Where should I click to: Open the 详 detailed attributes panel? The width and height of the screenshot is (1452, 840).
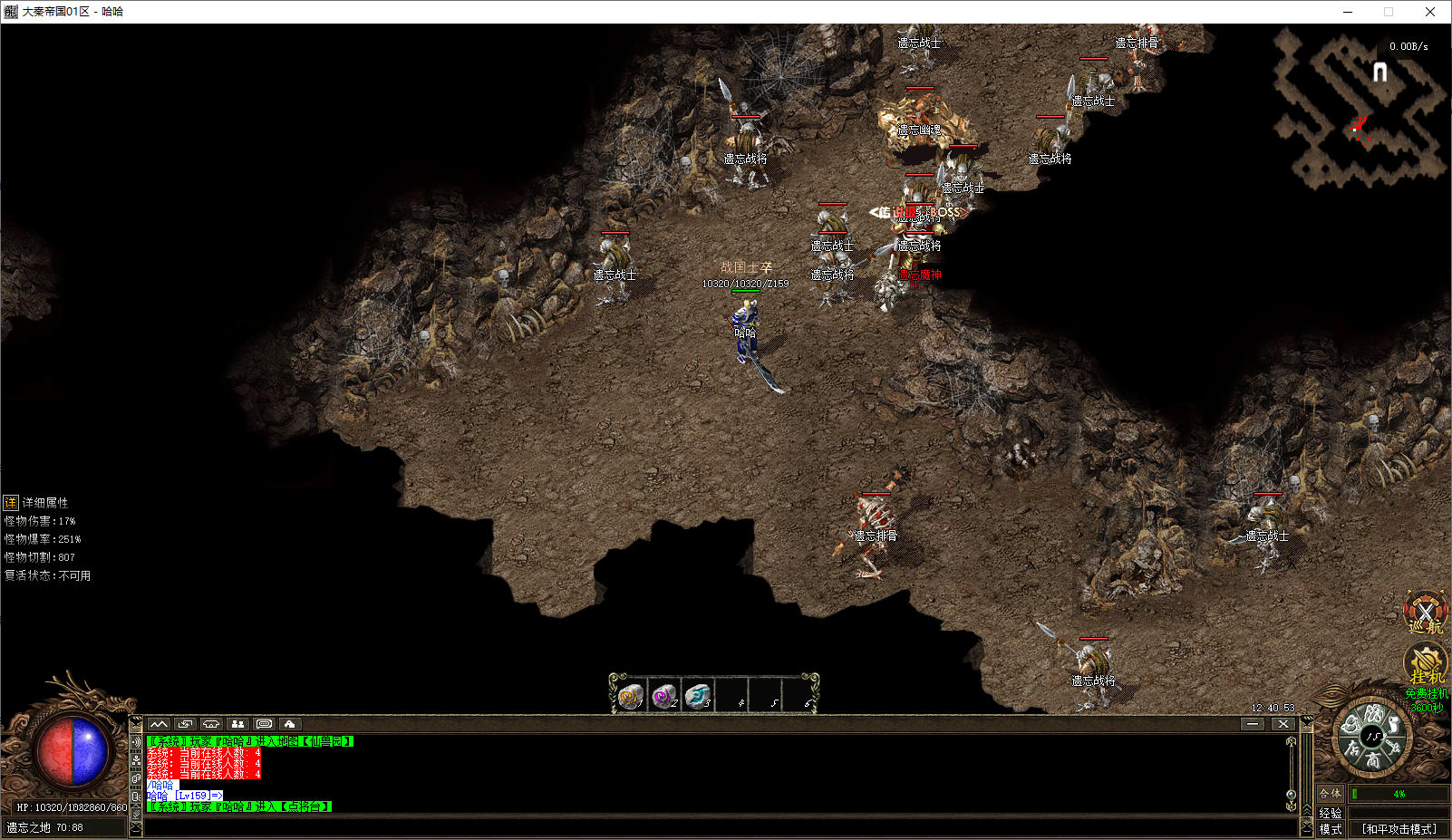click(11, 502)
